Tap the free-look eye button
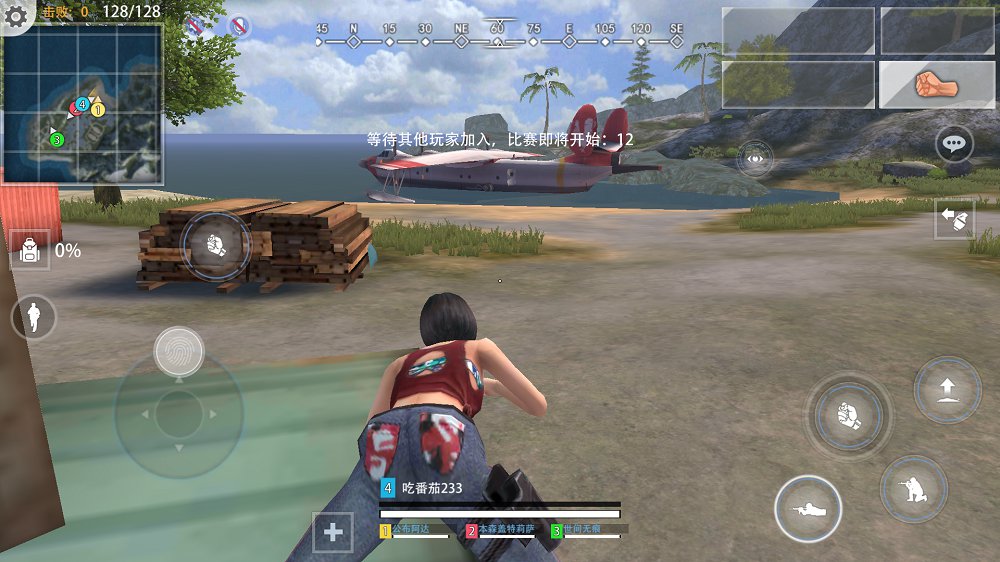1000x562 pixels. [x=755, y=159]
